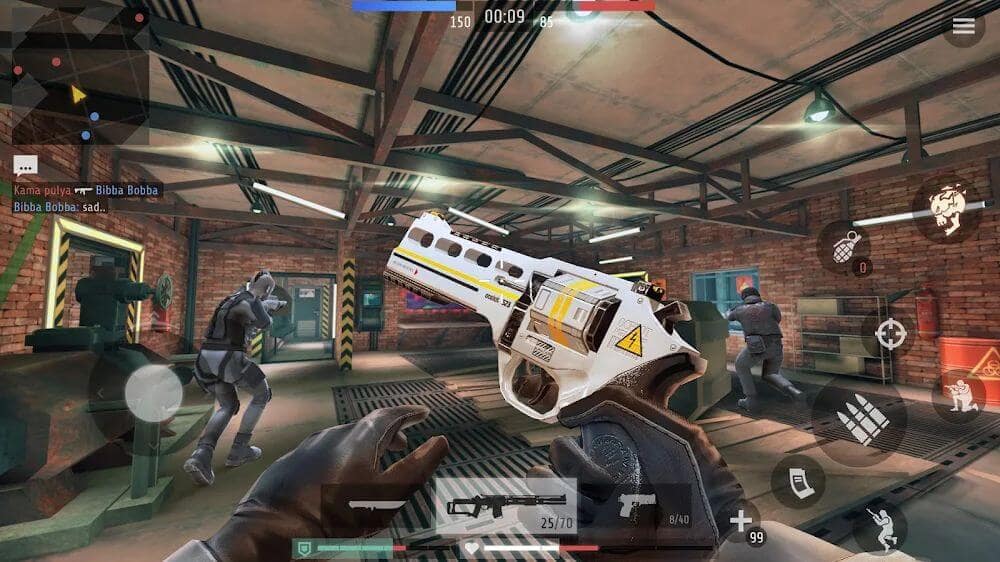1000x562 pixels.
Task: Switch to the knife weapon slot
Action: point(377,504)
